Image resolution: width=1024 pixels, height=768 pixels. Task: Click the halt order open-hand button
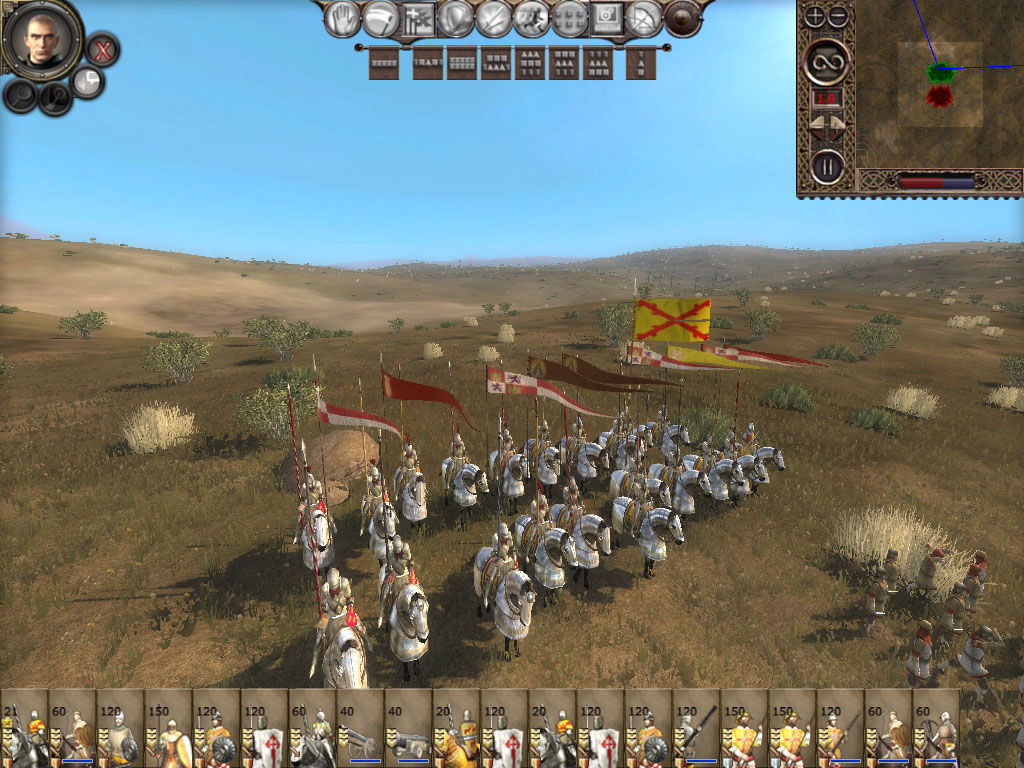(x=342, y=18)
